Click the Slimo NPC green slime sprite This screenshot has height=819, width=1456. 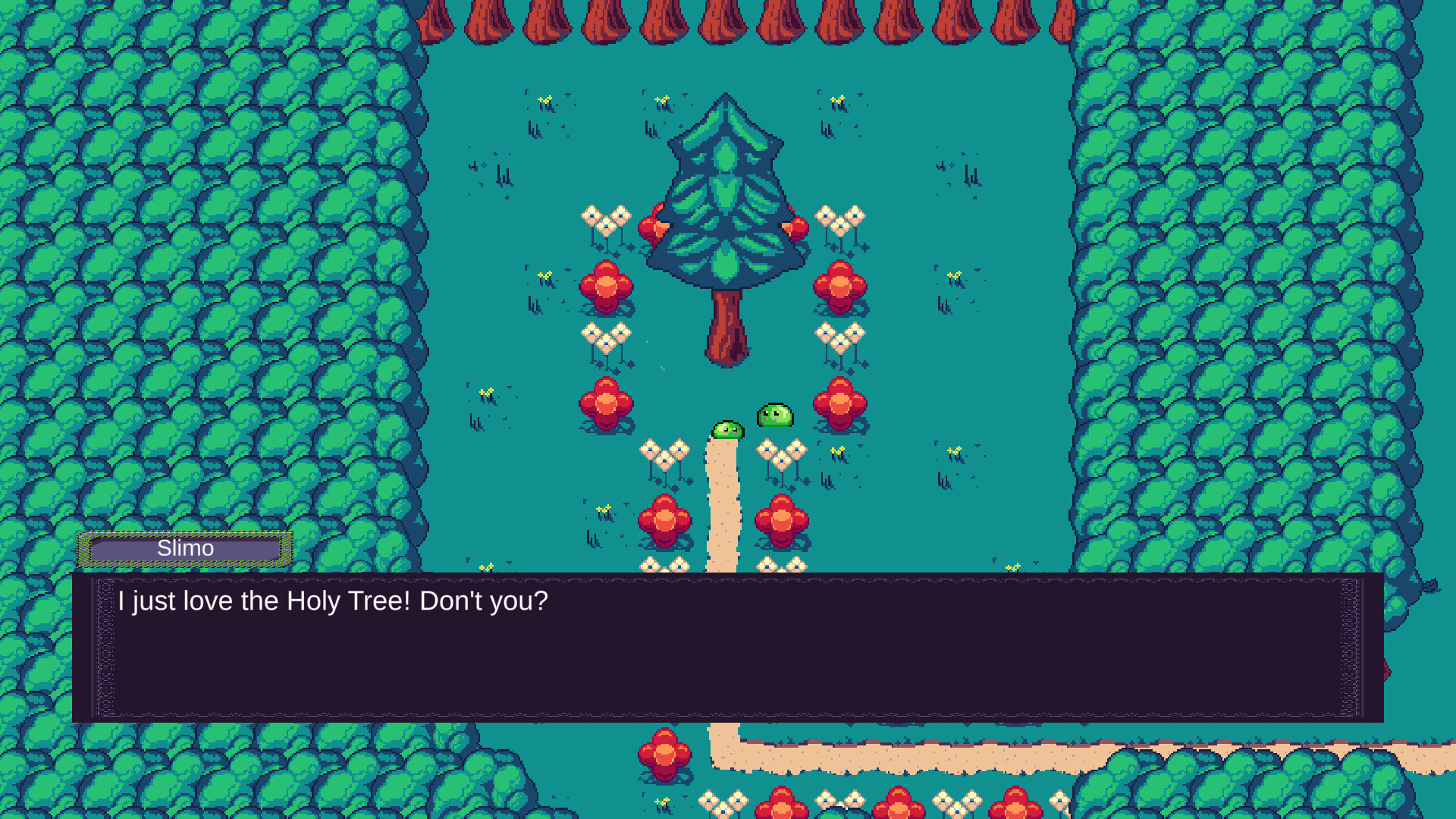pos(773,416)
